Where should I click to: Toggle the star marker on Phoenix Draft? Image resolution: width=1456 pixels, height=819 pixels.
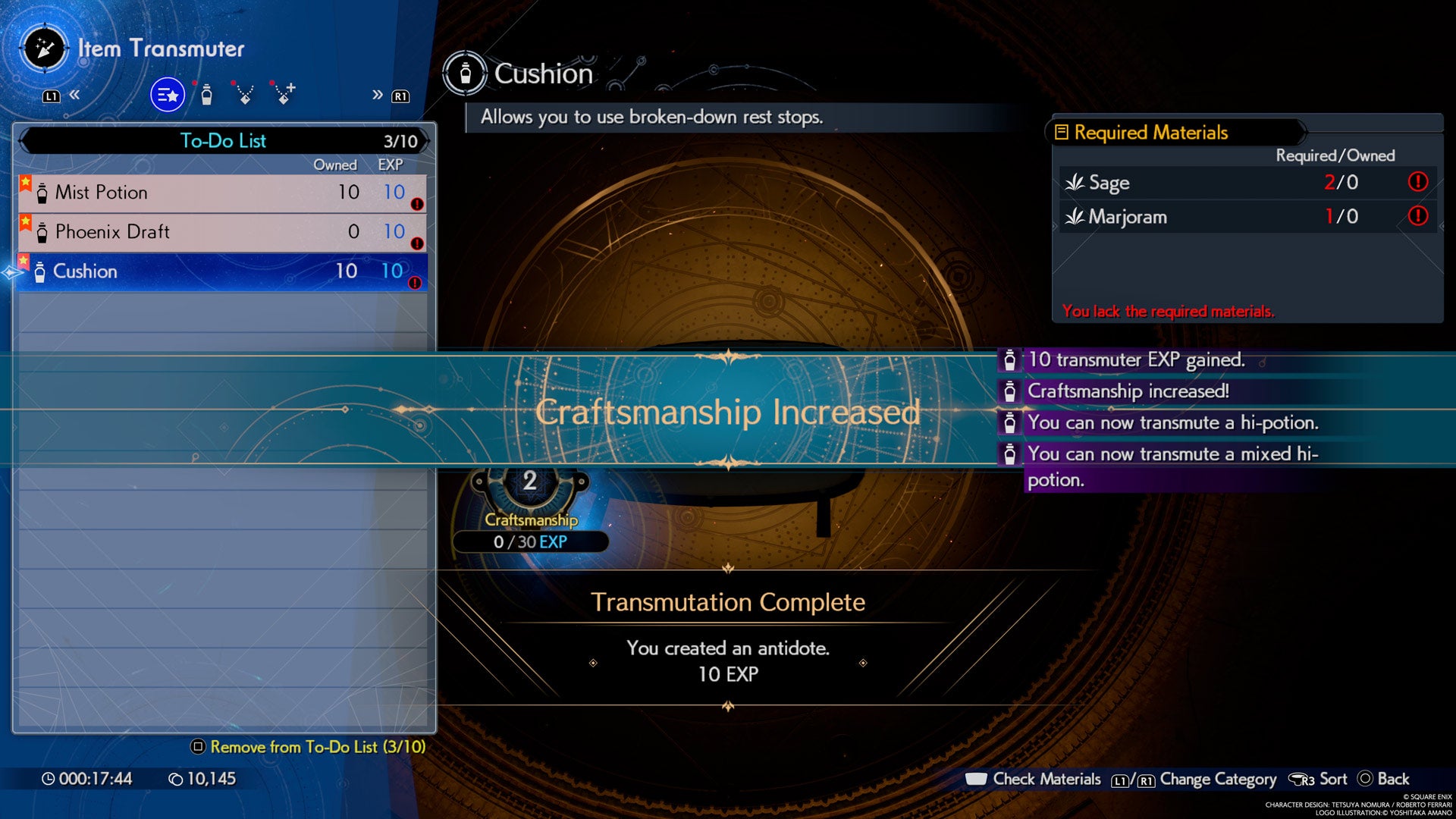(x=24, y=222)
